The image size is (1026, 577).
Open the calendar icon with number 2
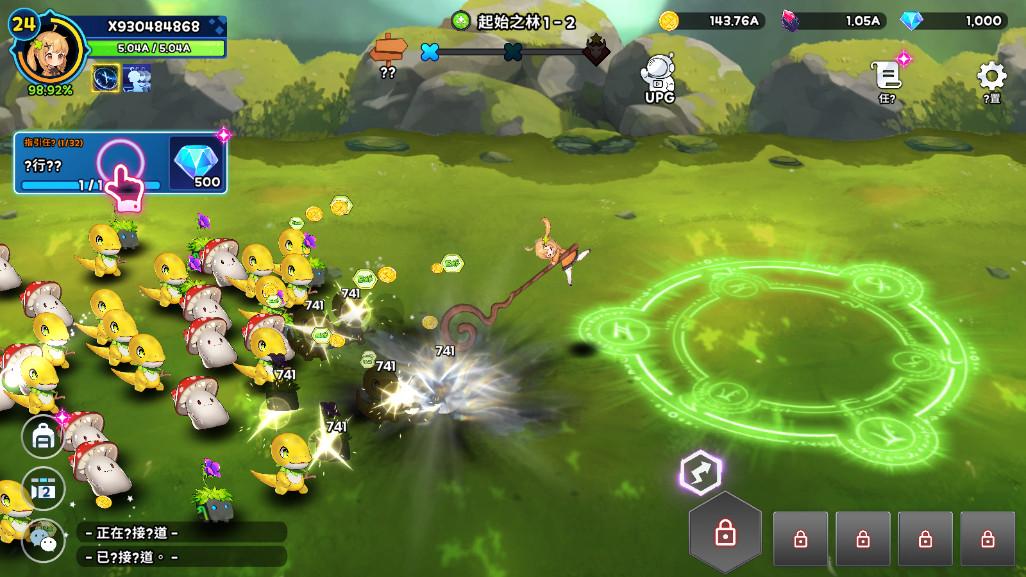43,488
